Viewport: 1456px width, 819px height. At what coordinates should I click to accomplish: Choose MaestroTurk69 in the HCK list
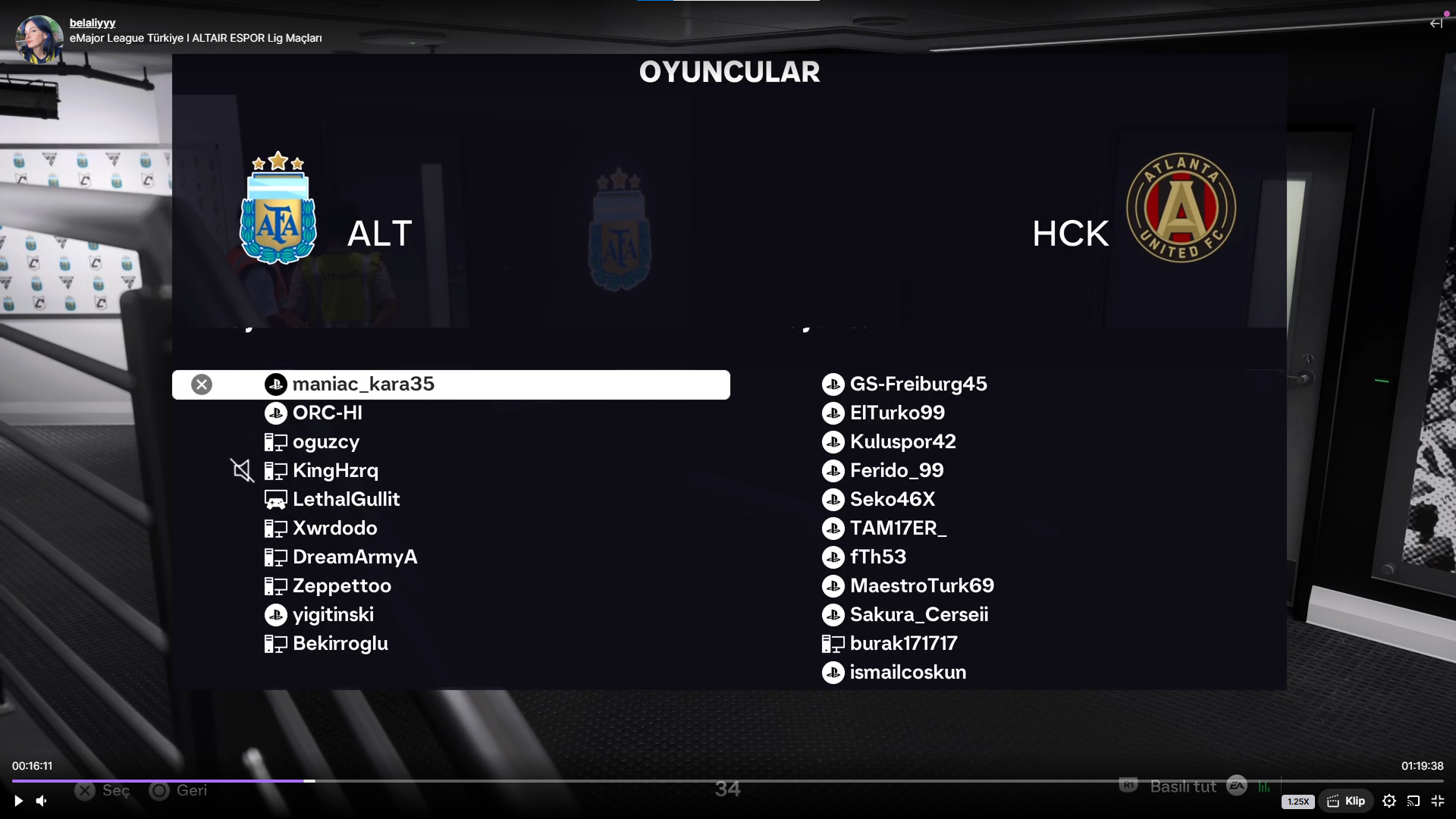[x=922, y=586]
